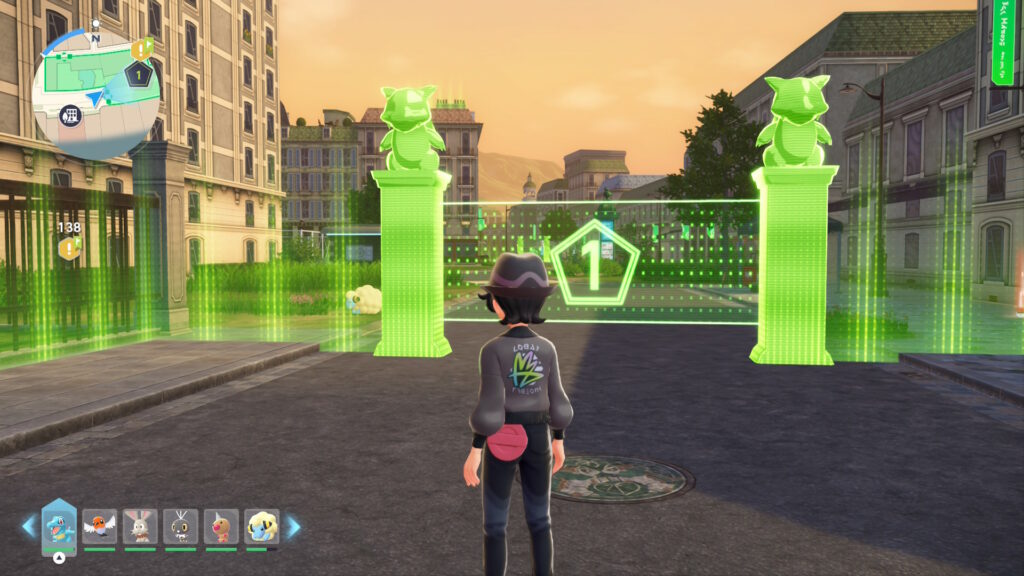Open the circular minimap
Screen dimensions: 1024x576
tap(95, 88)
